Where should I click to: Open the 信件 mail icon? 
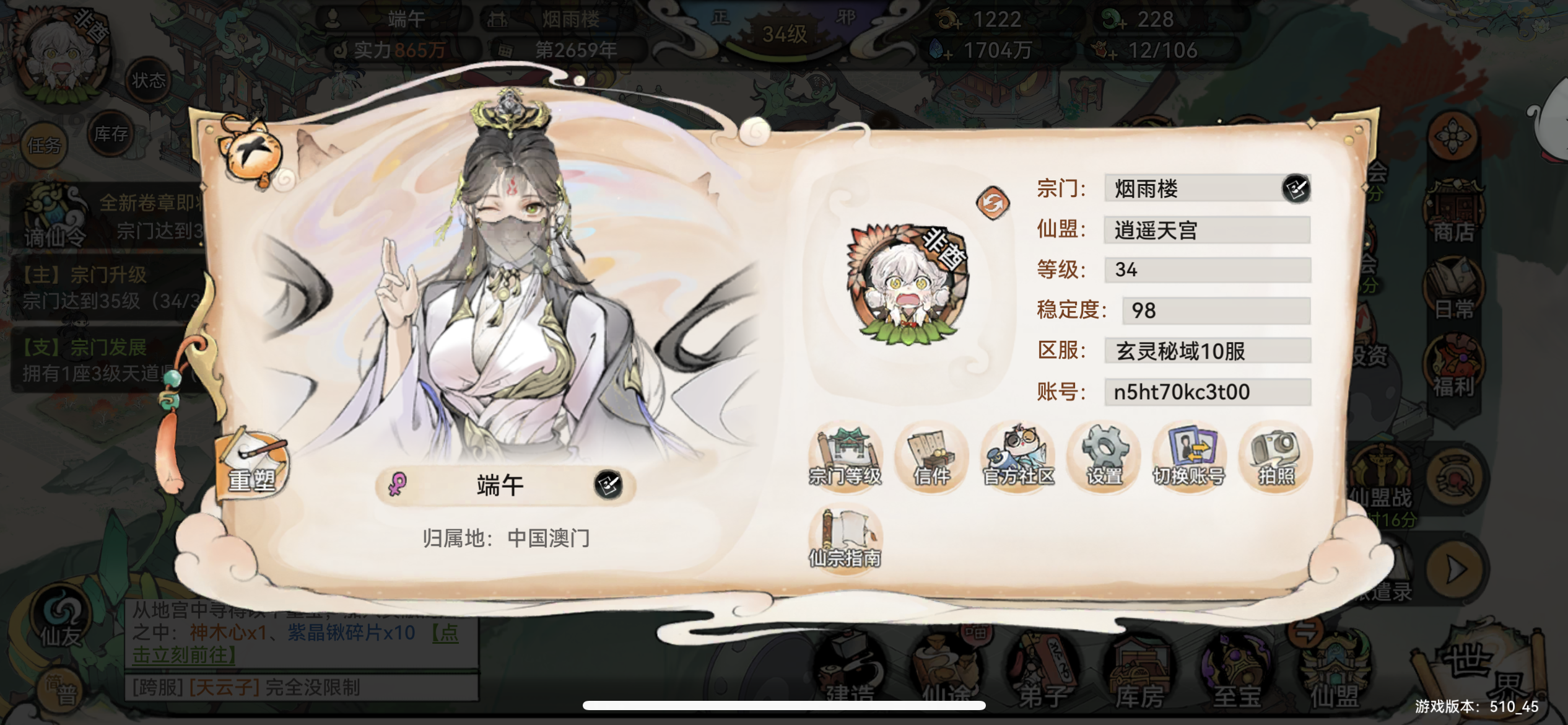931,457
